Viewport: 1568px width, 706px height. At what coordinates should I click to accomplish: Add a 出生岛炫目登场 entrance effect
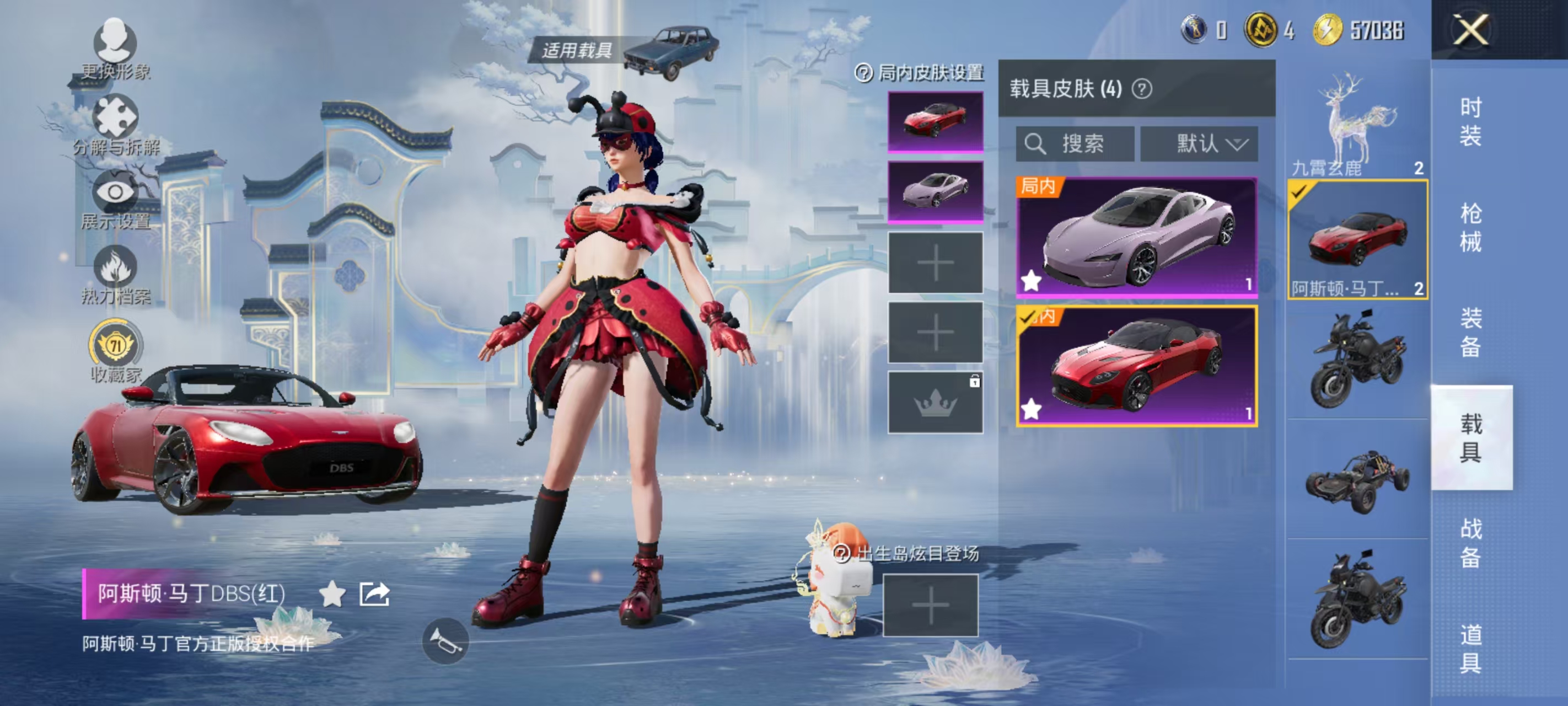pyautogui.click(x=930, y=606)
